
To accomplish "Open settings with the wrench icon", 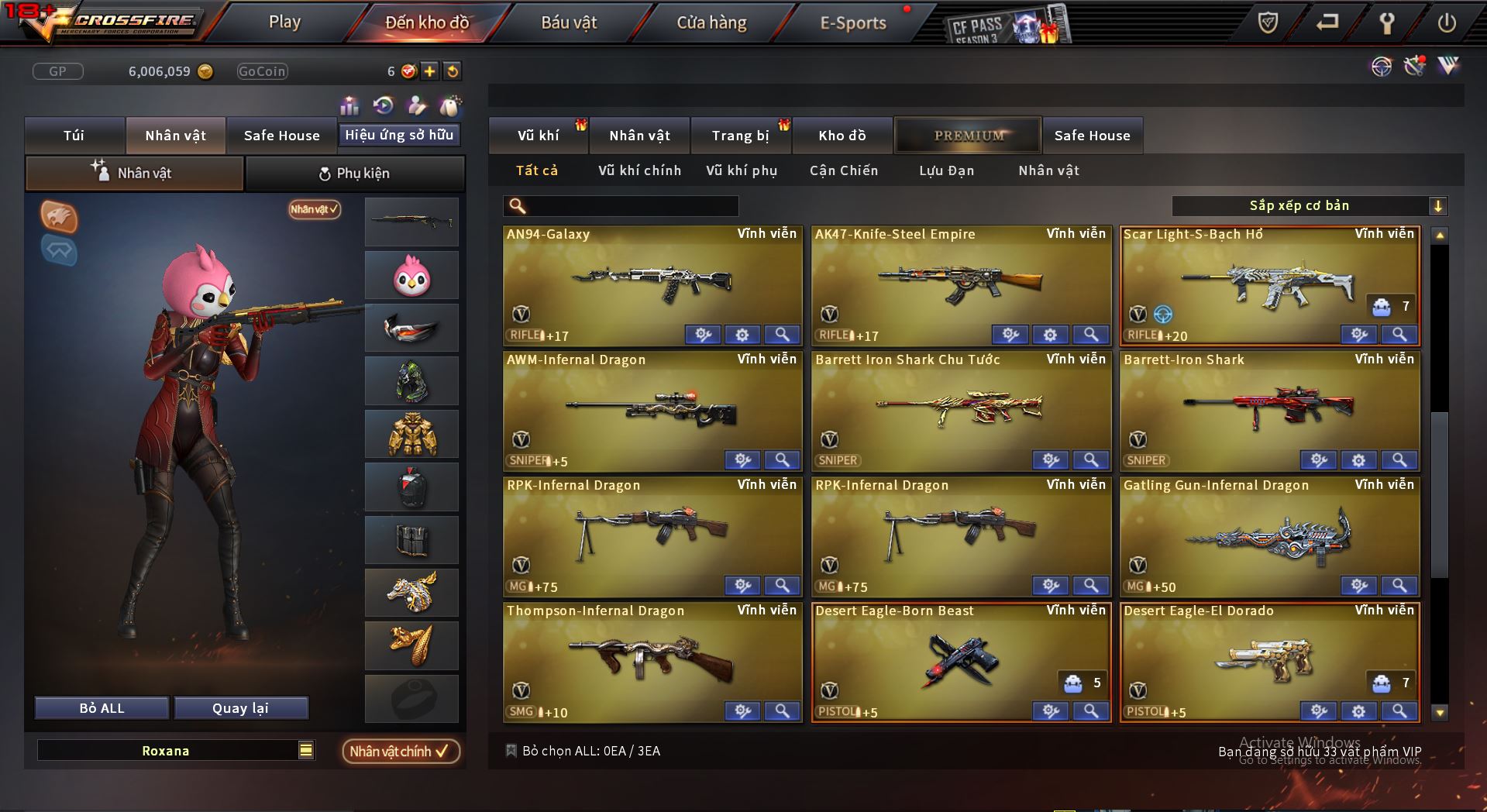I will (x=1386, y=23).
